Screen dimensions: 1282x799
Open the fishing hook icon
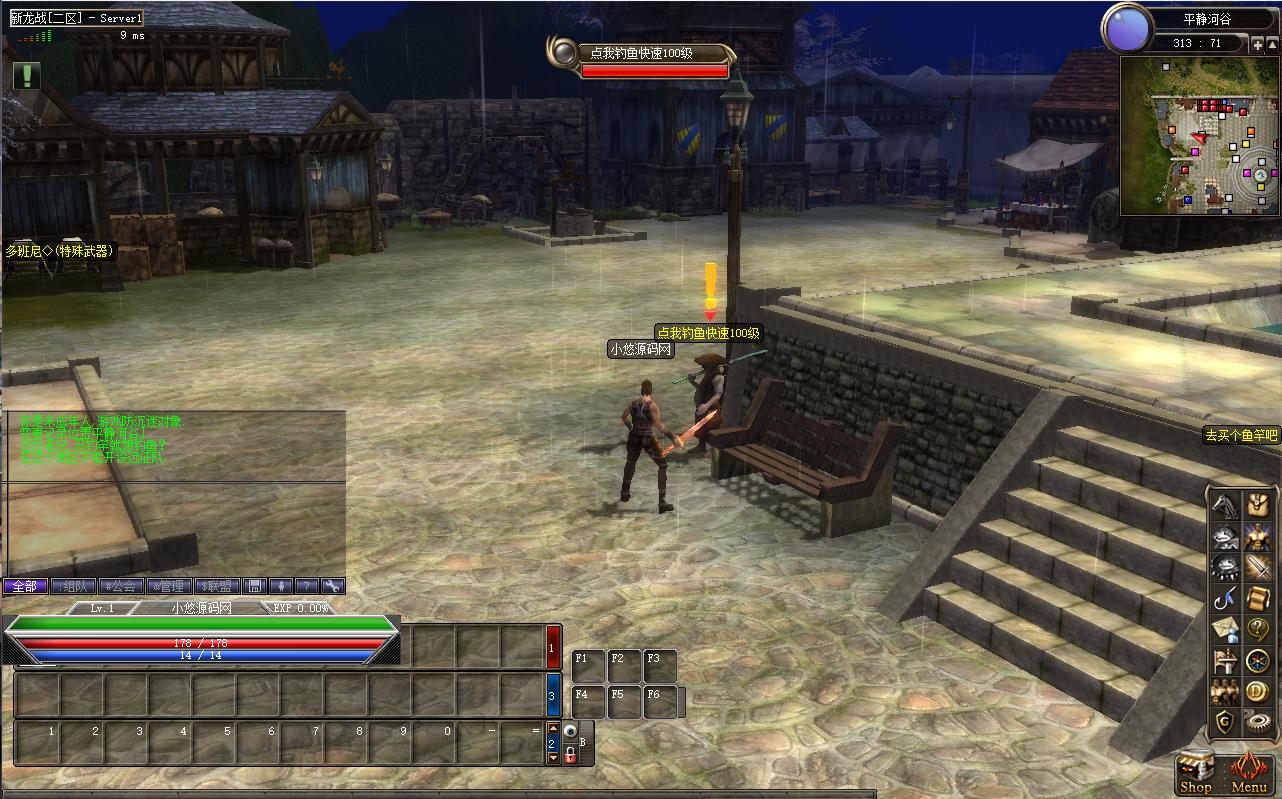(x=1225, y=599)
